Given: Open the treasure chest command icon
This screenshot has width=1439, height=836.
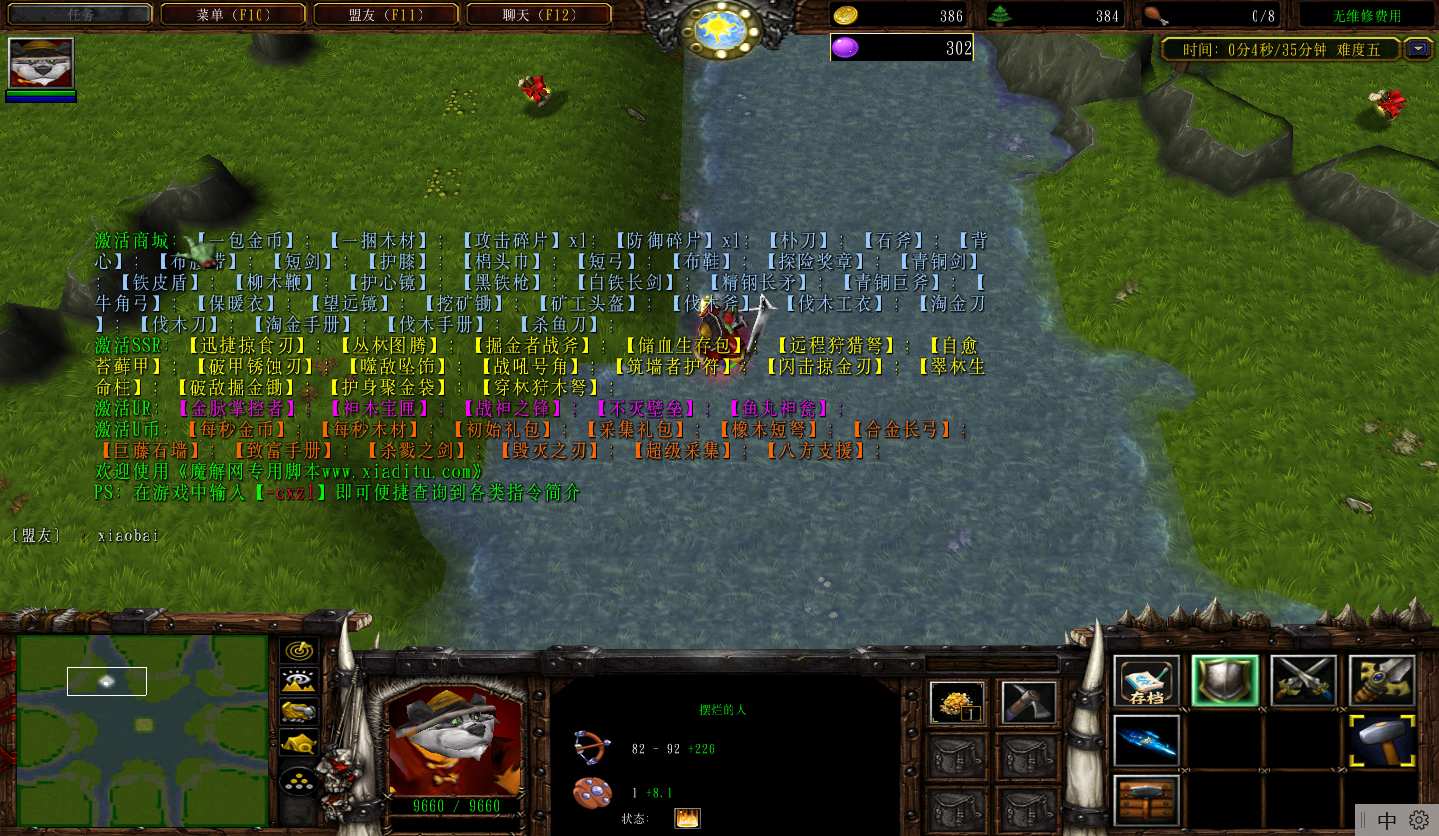Looking at the screenshot, I should tap(1145, 801).
